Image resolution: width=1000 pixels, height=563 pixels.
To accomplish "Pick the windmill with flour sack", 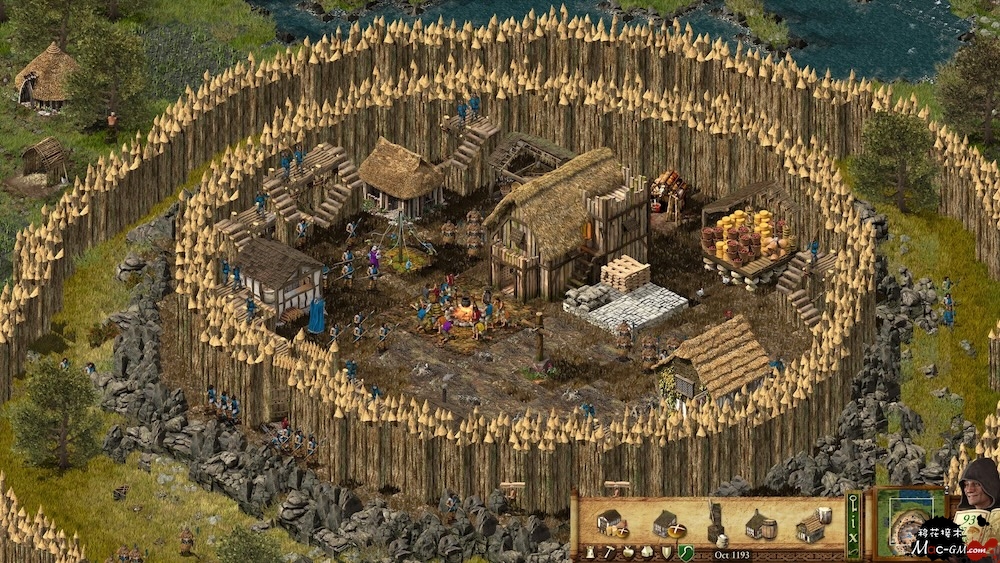I will [718, 522].
